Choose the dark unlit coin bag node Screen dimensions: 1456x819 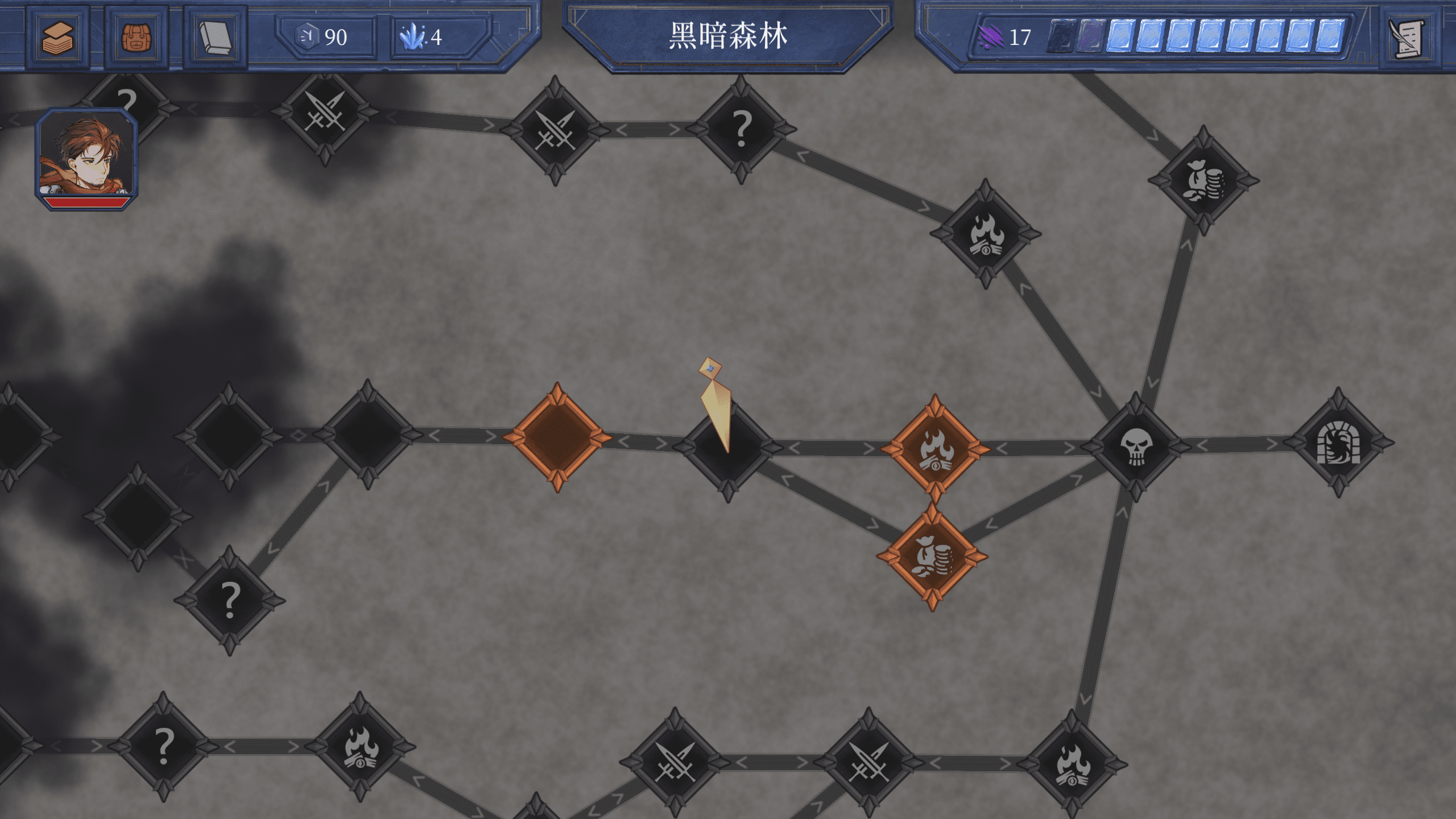[1203, 180]
